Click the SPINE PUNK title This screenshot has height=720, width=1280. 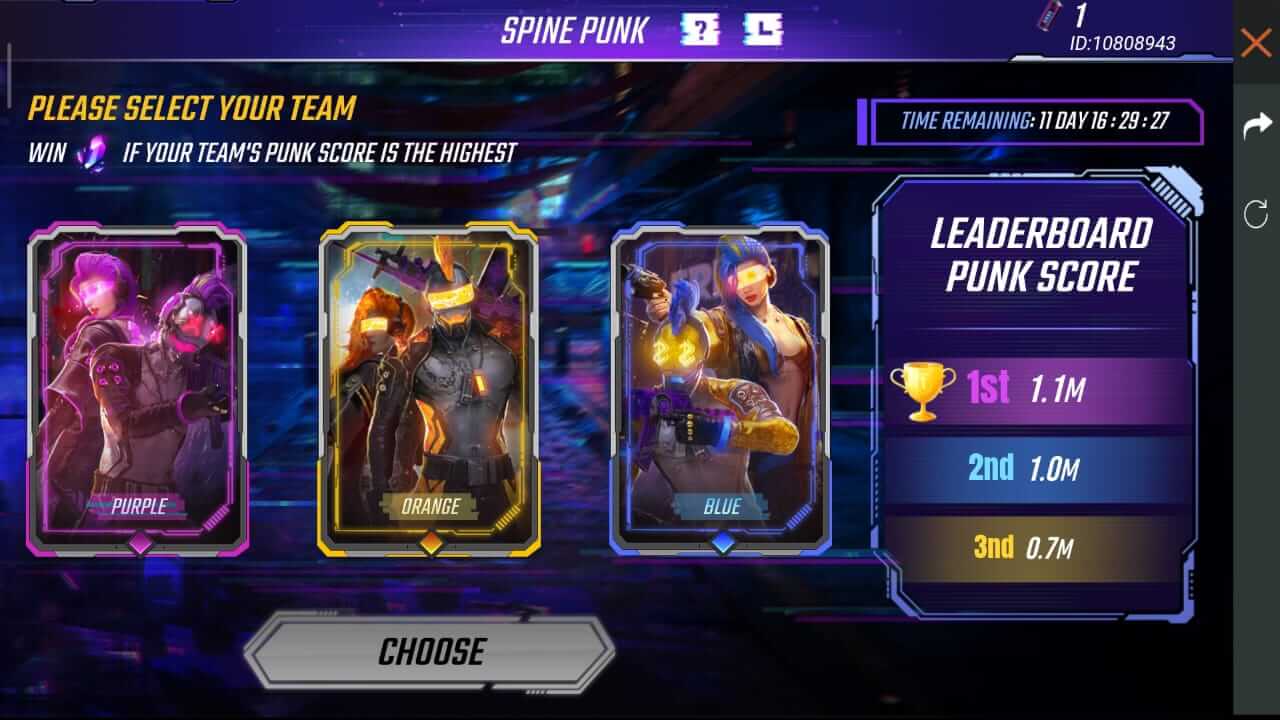tap(577, 29)
